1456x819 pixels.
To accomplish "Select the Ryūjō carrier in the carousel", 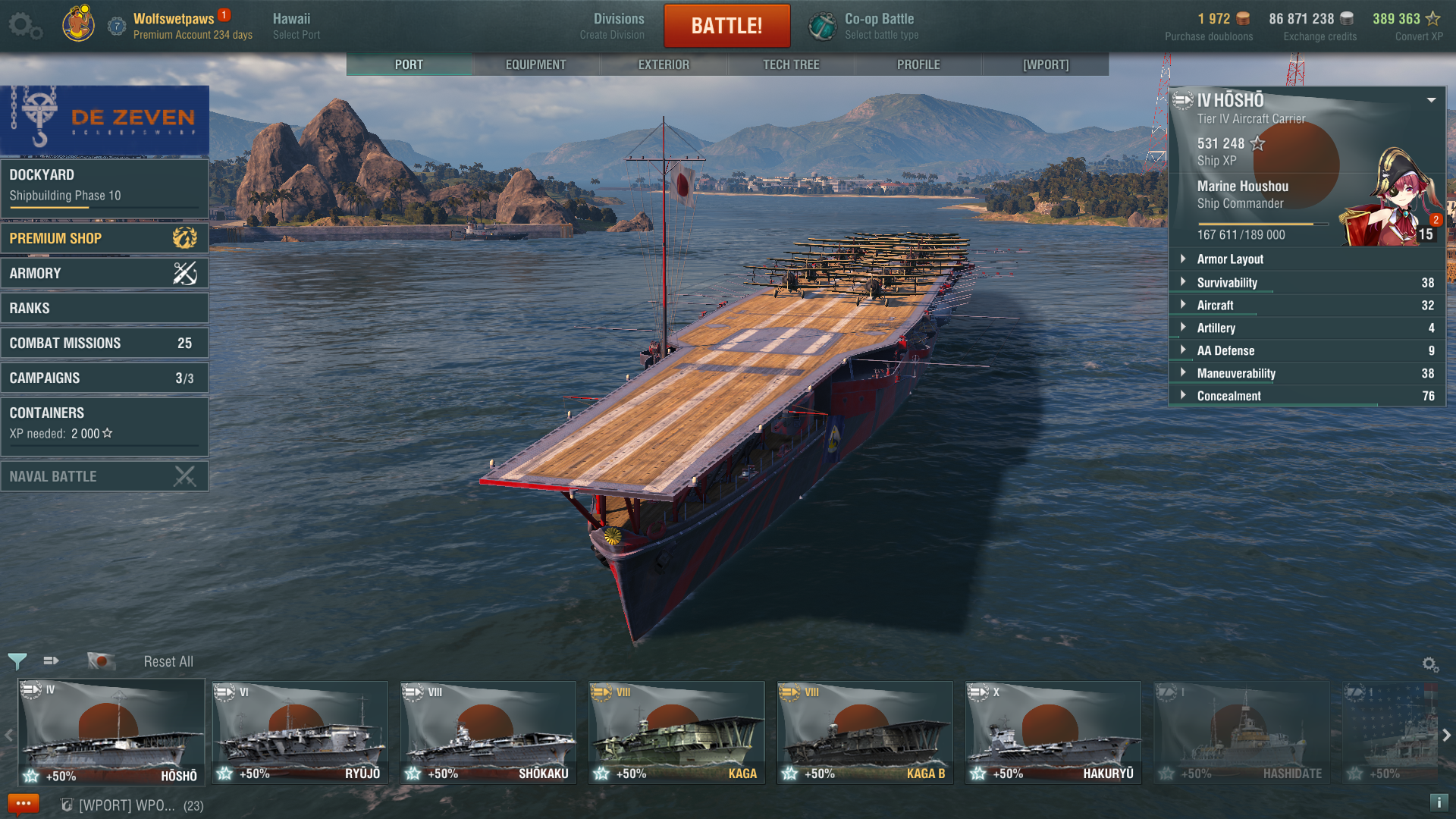I will click(x=300, y=733).
